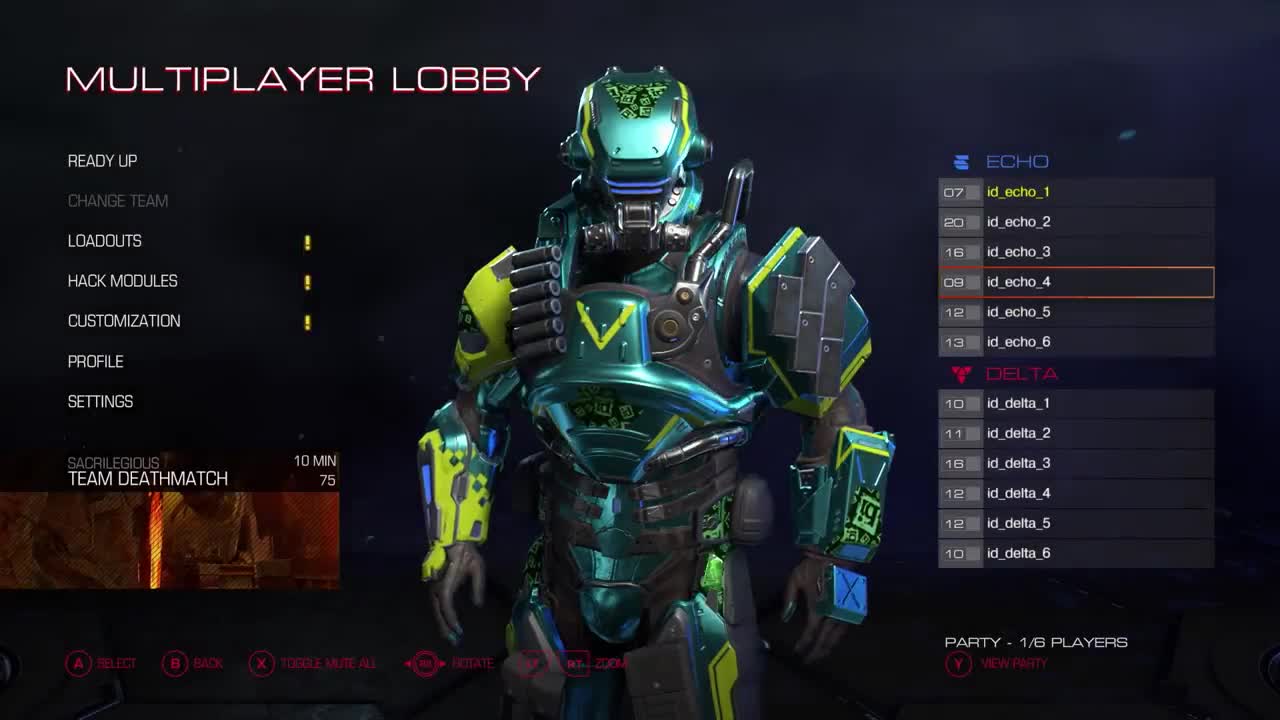The image size is (1280, 720).
Task: Click the DELTA team emblem icon
Action: 962,372
